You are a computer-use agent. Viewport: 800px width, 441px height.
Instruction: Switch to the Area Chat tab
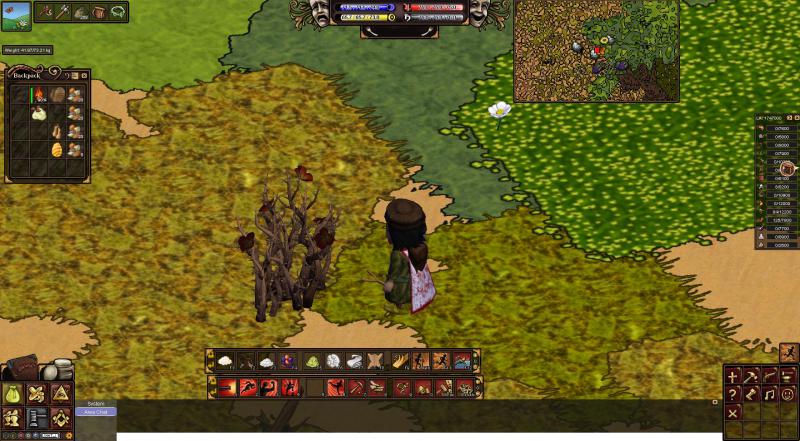(97, 411)
